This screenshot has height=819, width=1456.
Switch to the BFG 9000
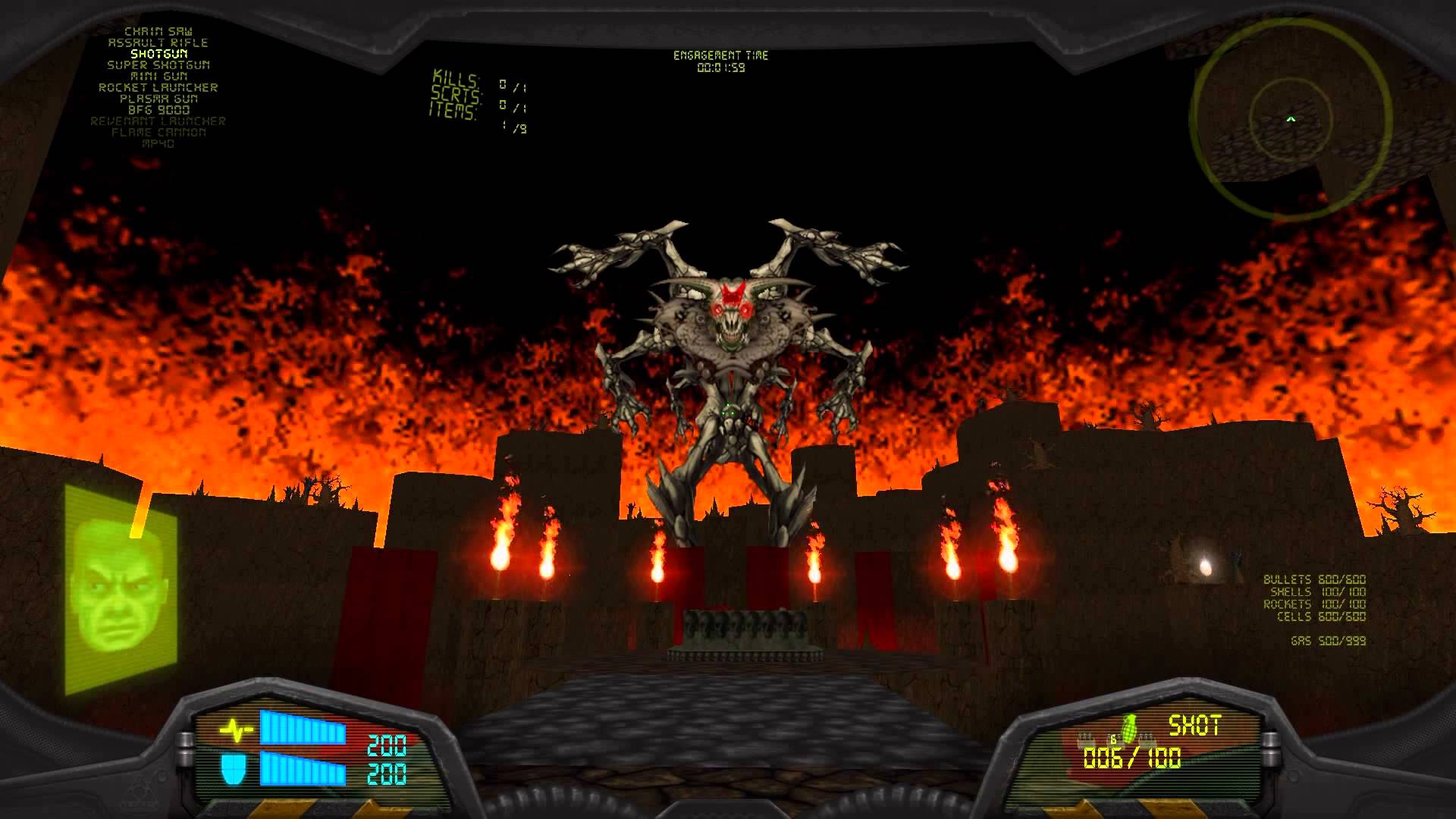[161, 108]
